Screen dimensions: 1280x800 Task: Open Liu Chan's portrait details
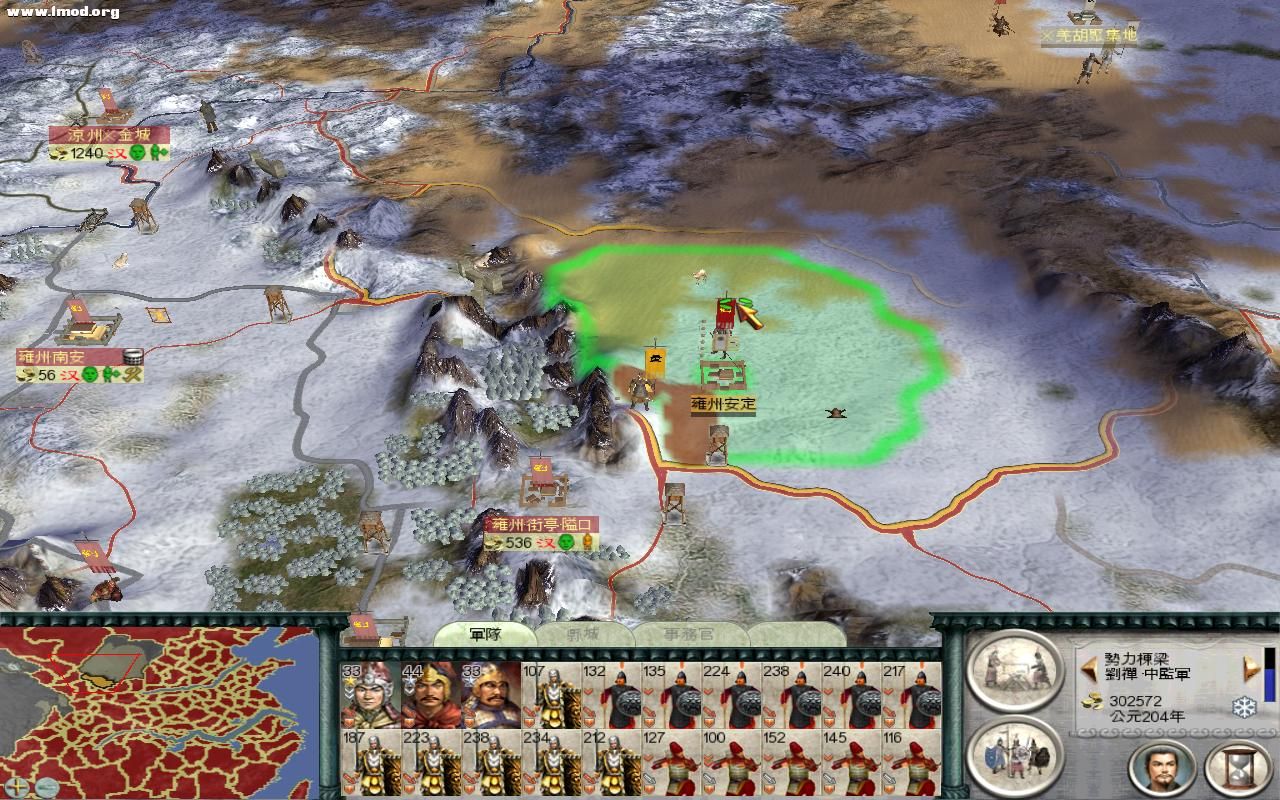(1162, 766)
